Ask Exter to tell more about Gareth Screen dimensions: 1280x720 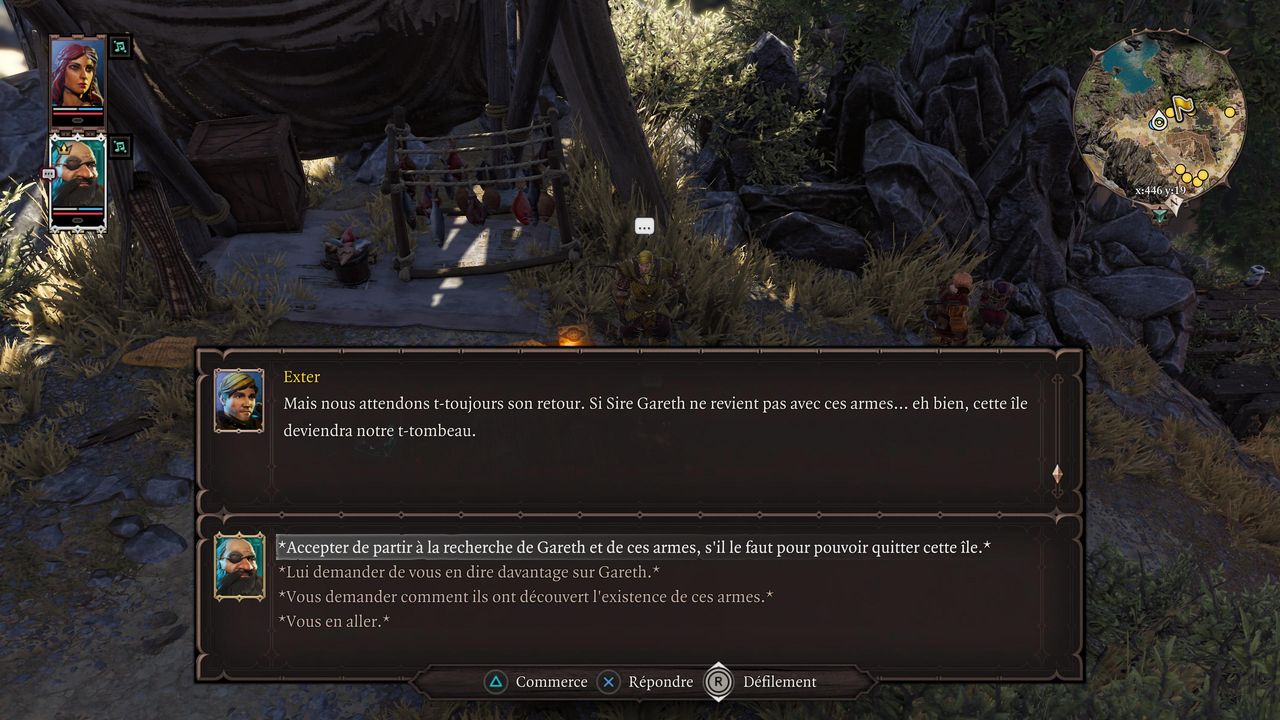pos(468,572)
